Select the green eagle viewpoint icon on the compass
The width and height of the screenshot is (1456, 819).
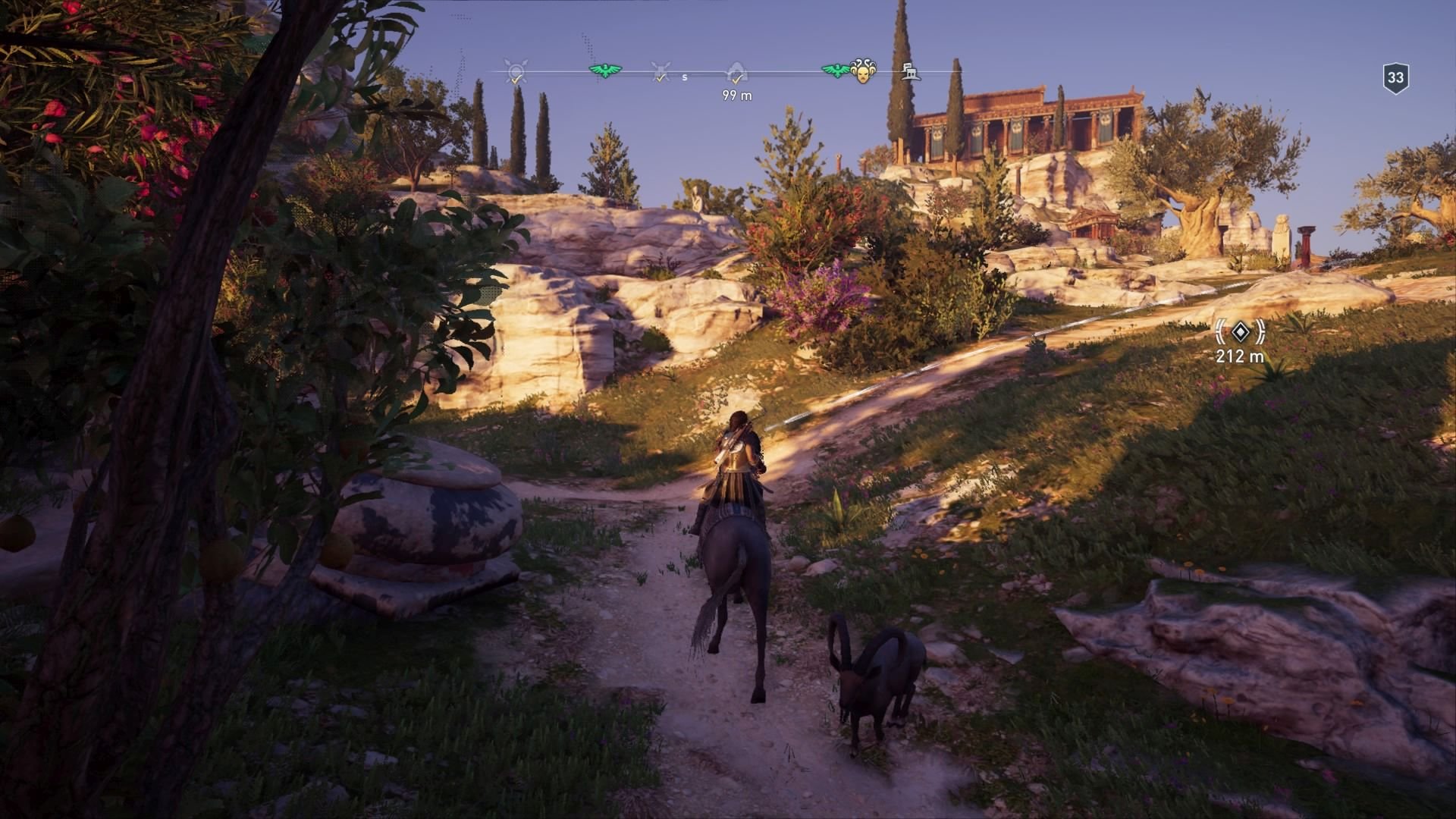tap(605, 70)
